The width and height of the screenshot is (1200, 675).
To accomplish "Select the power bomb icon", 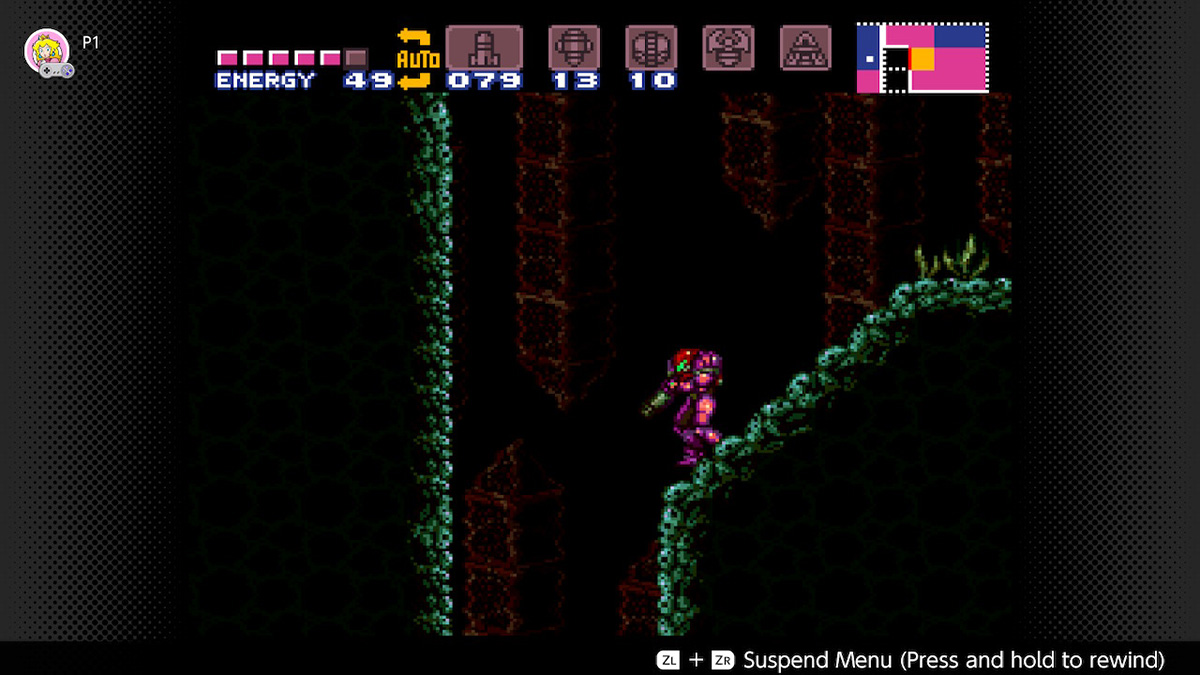I will point(651,47).
